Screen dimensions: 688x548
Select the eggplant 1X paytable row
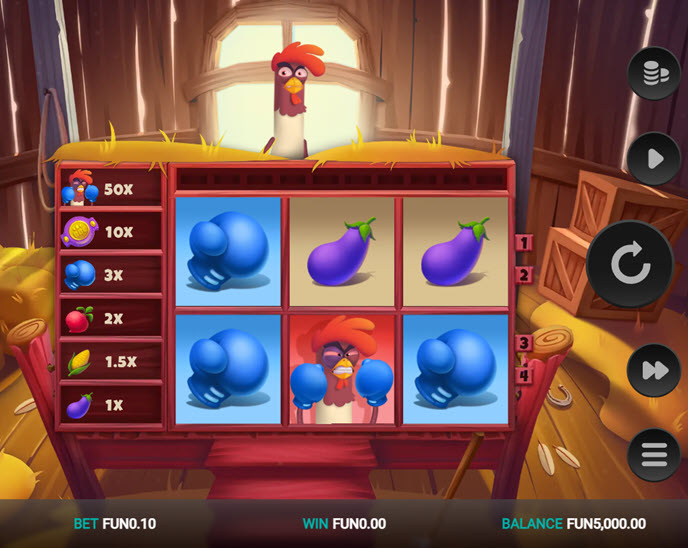click(111, 405)
